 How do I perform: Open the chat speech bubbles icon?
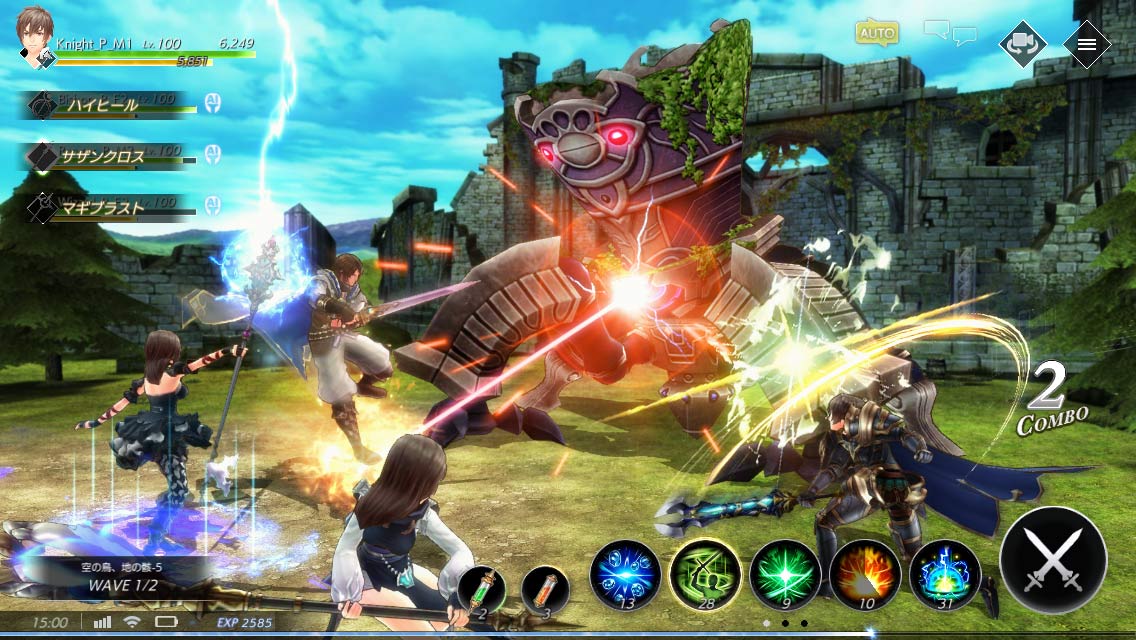pyautogui.click(x=950, y=33)
